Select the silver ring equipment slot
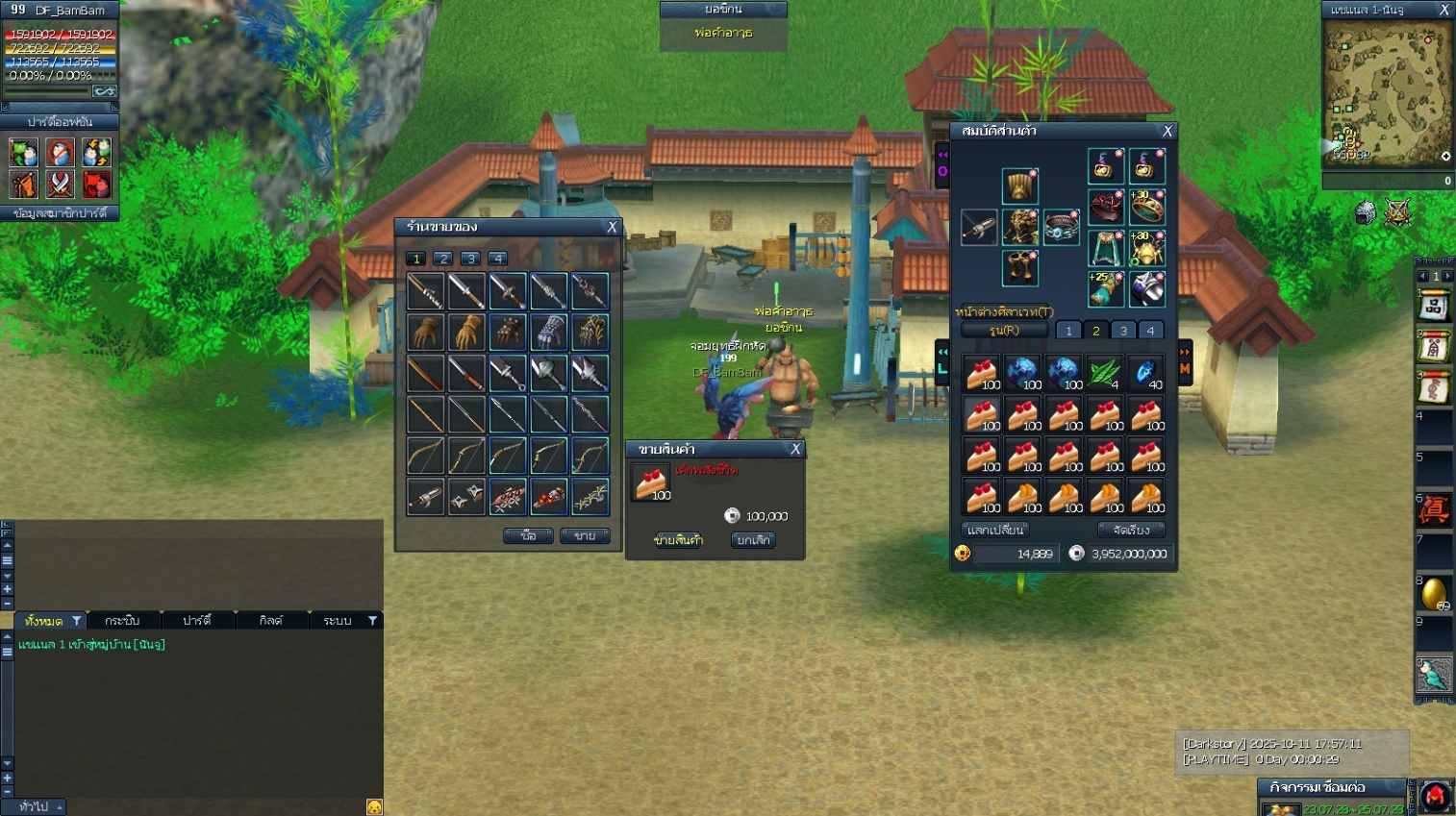 (x=1062, y=228)
